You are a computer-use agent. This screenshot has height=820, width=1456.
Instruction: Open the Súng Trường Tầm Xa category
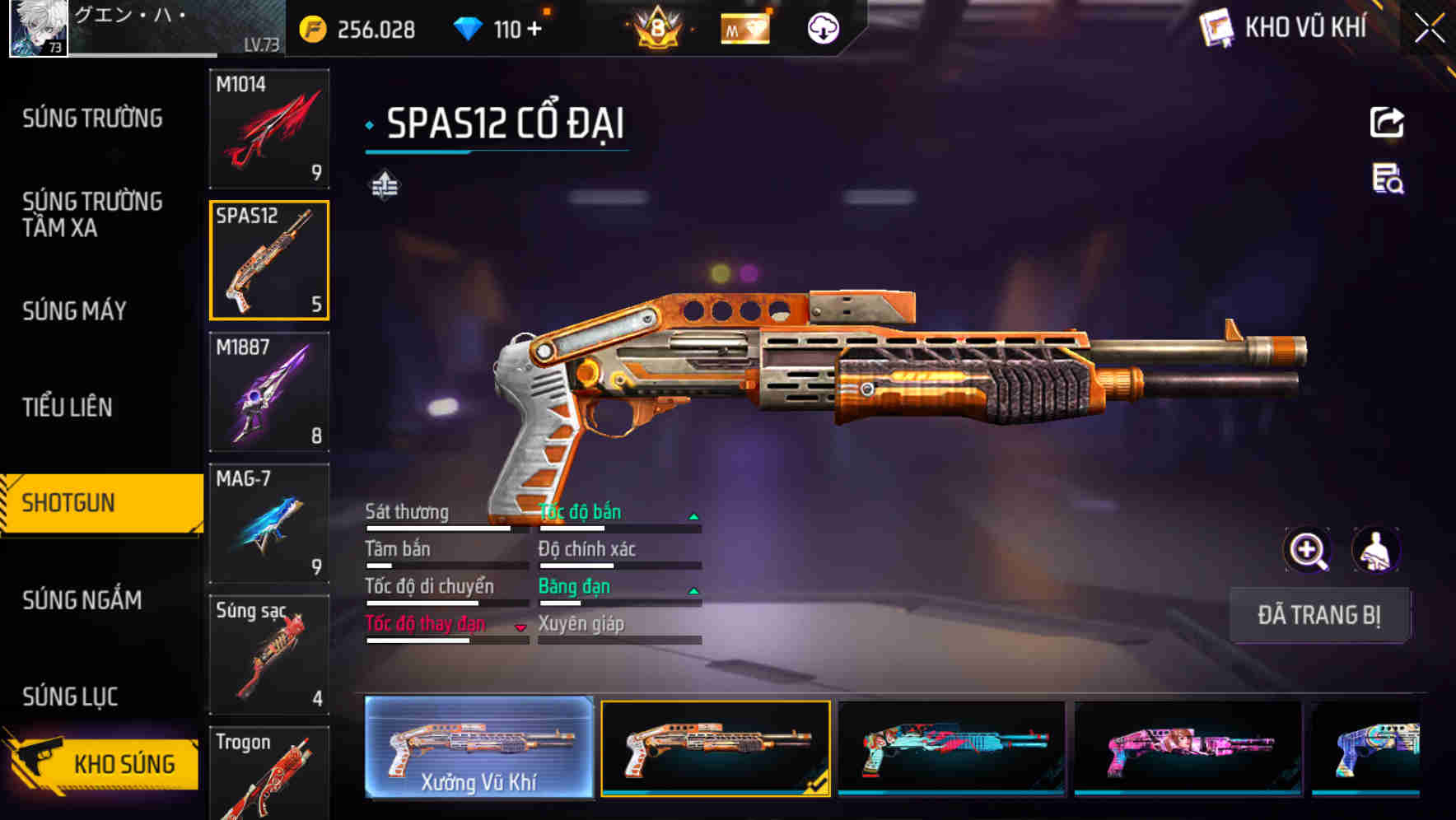(x=92, y=214)
